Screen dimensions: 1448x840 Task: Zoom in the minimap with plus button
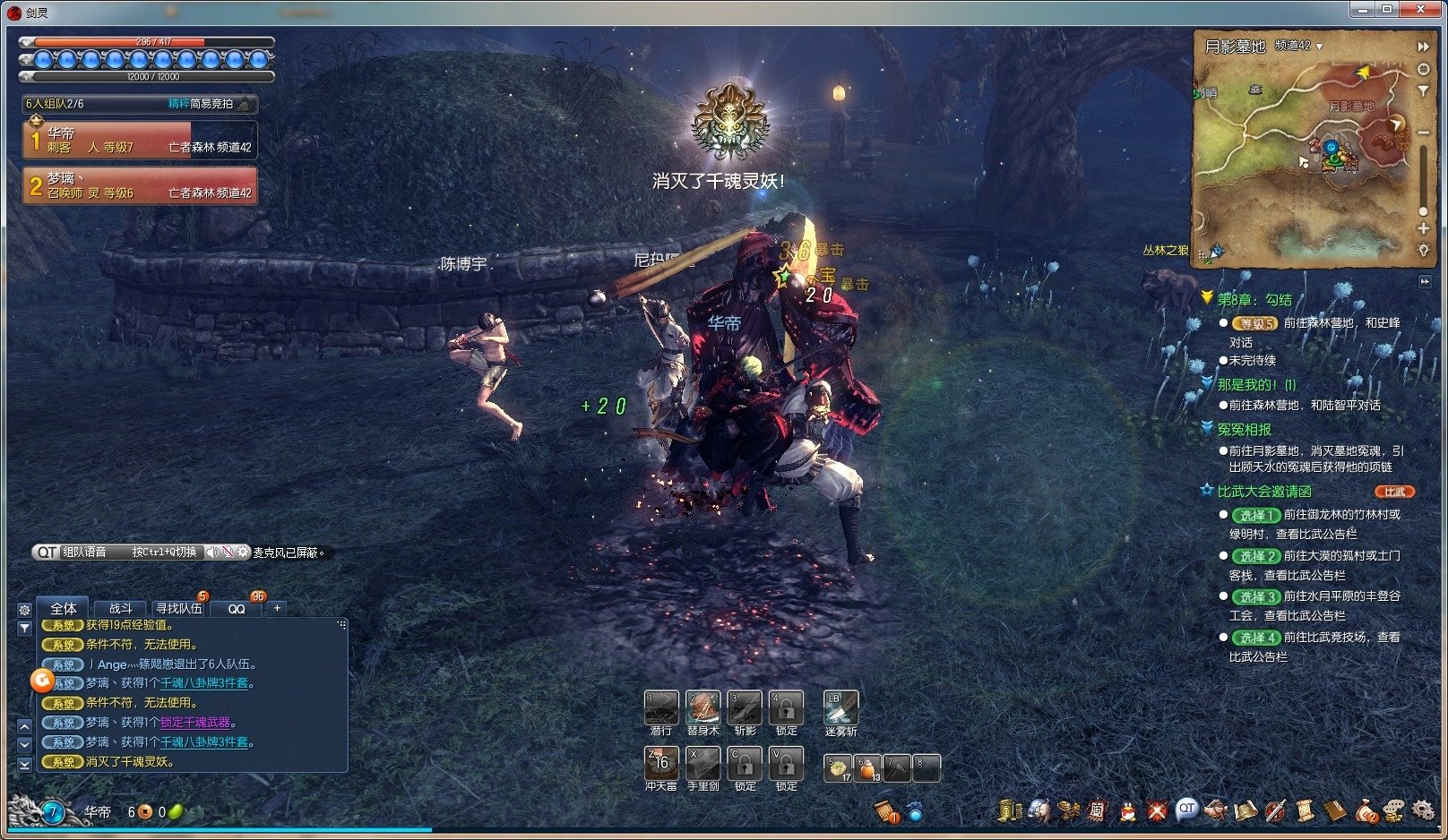[x=1423, y=228]
